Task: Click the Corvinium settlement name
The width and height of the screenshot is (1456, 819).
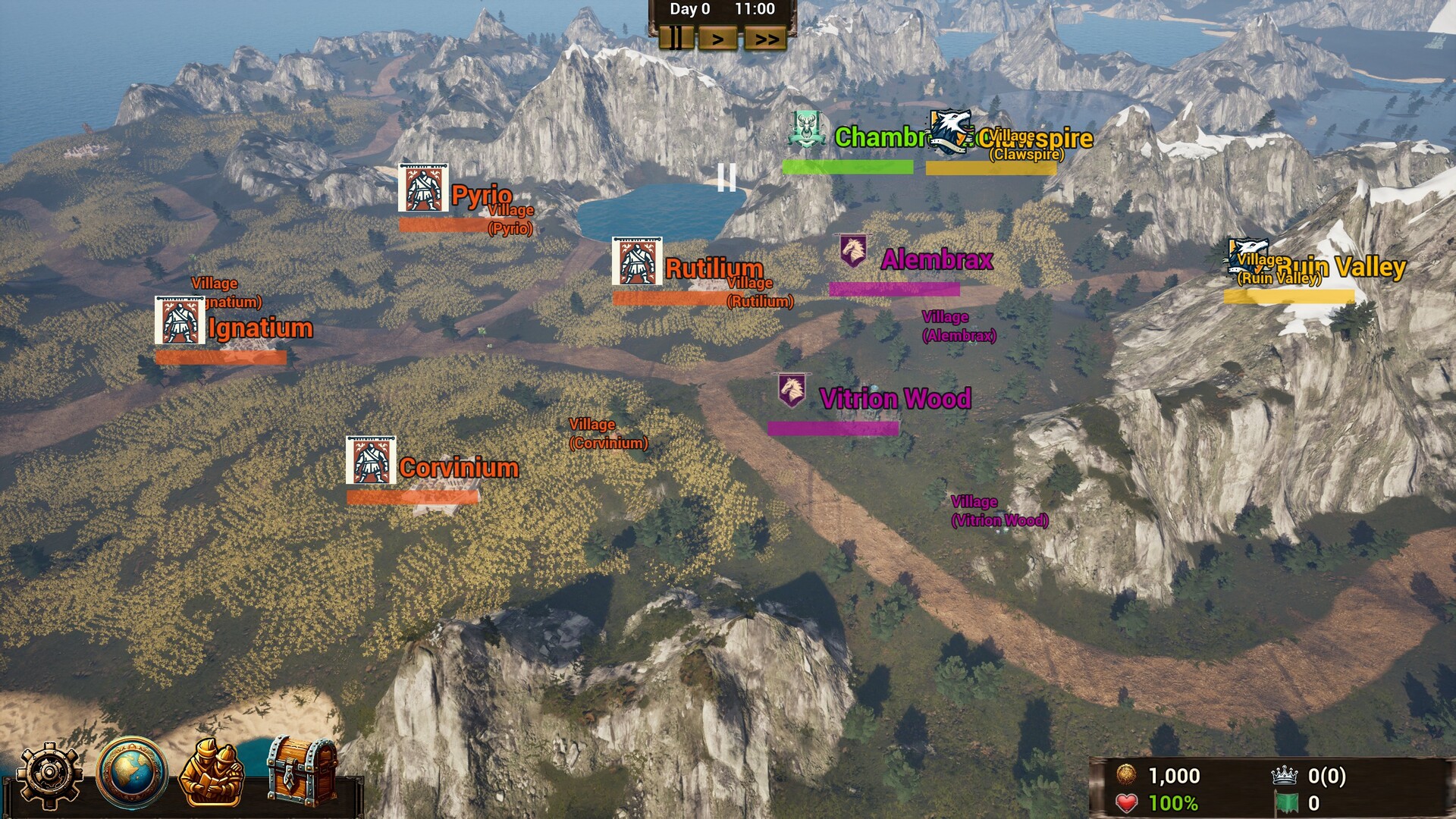Action: point(458,468)
